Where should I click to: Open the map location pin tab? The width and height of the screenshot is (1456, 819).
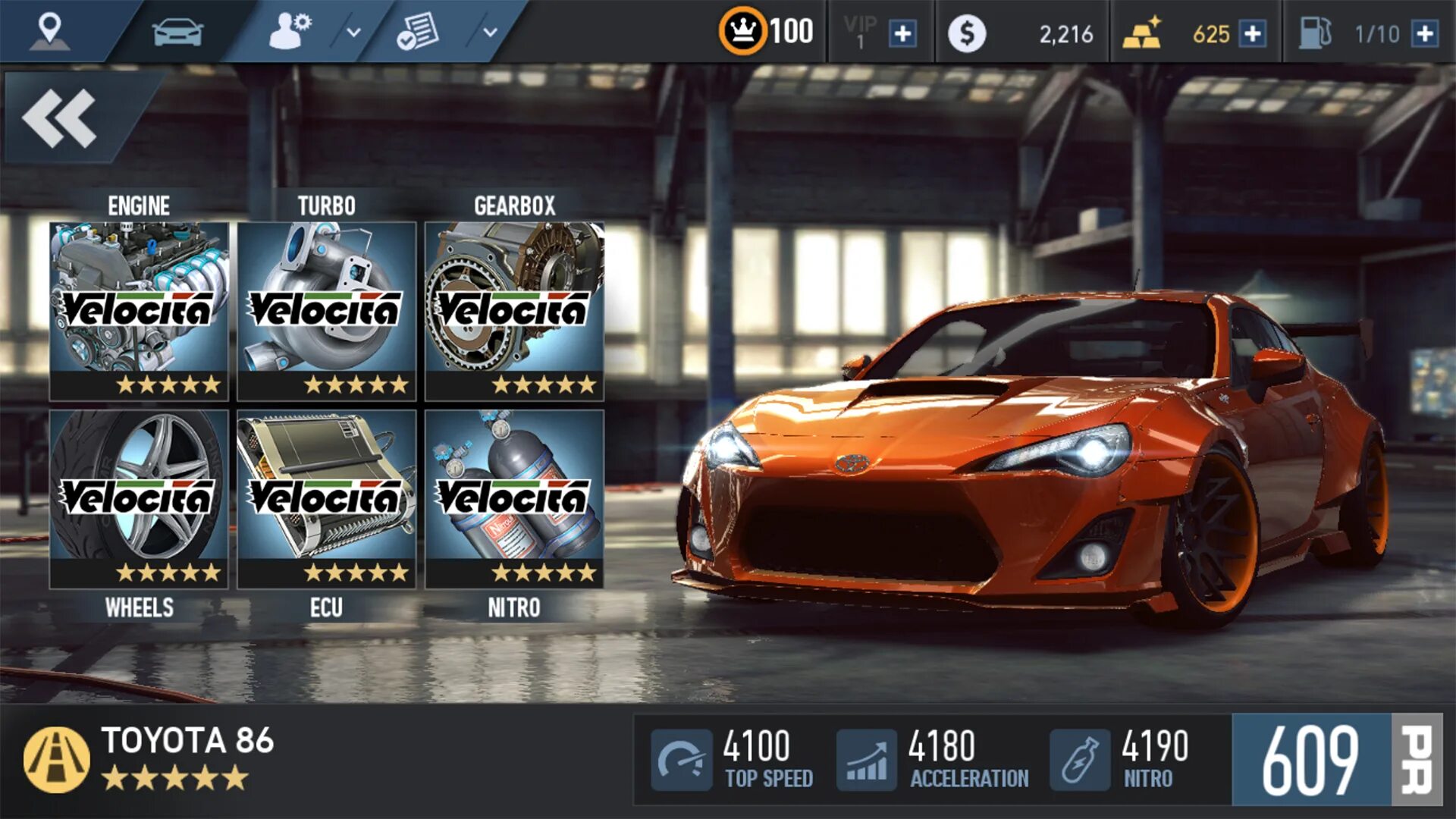(x=50, y=32)
